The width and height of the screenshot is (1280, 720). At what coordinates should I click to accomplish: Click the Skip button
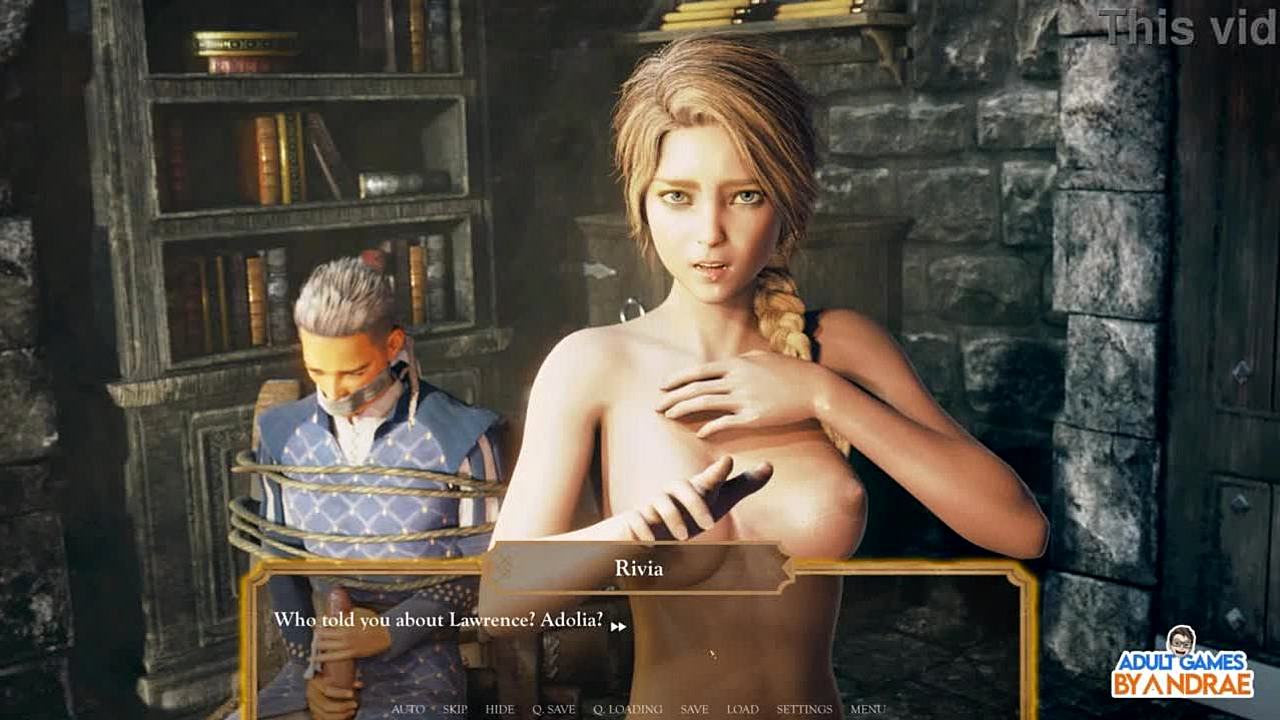click(455, 709)
